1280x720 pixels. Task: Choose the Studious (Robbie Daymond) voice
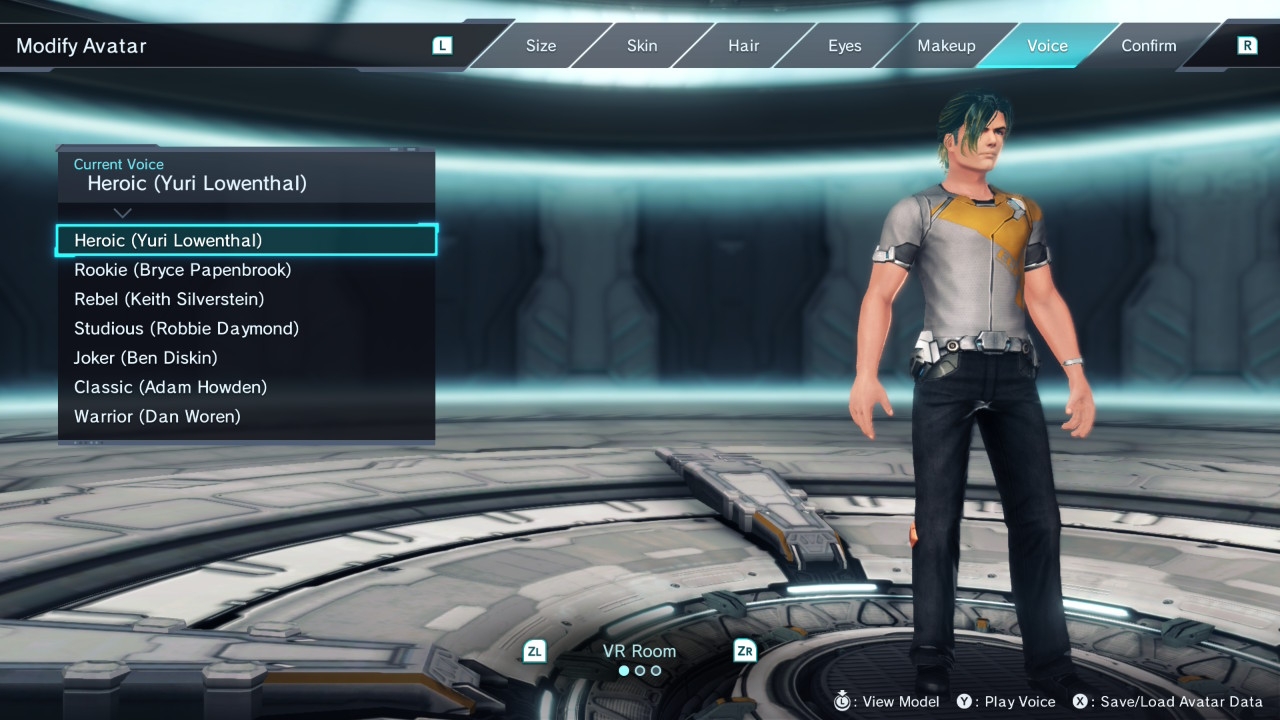pos(186,328)
